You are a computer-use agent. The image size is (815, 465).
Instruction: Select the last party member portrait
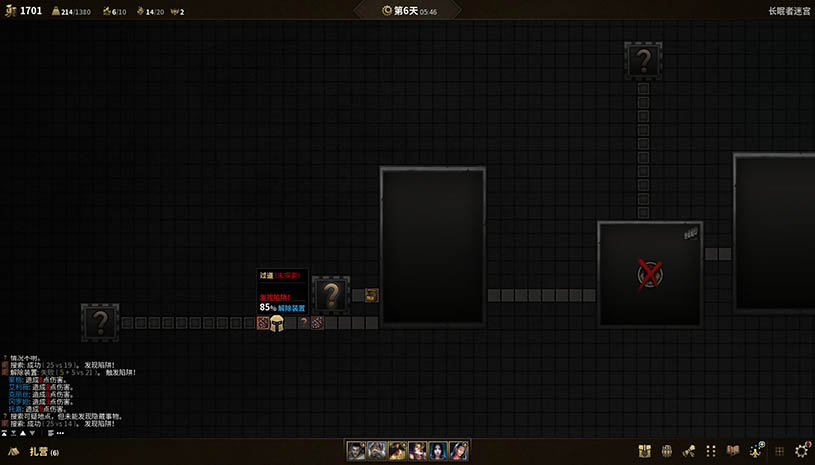459,451
